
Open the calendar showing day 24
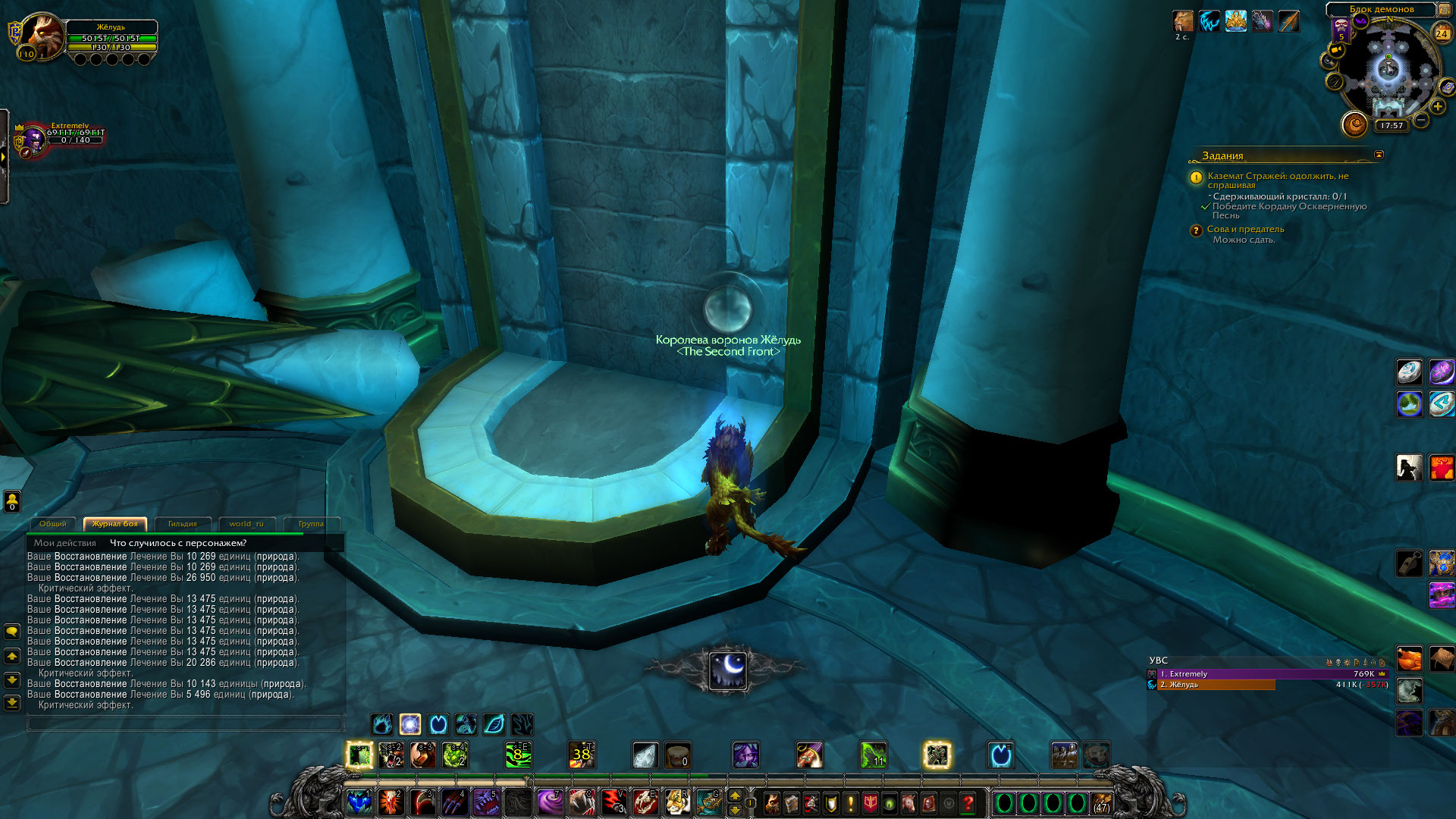(1442, 33)
